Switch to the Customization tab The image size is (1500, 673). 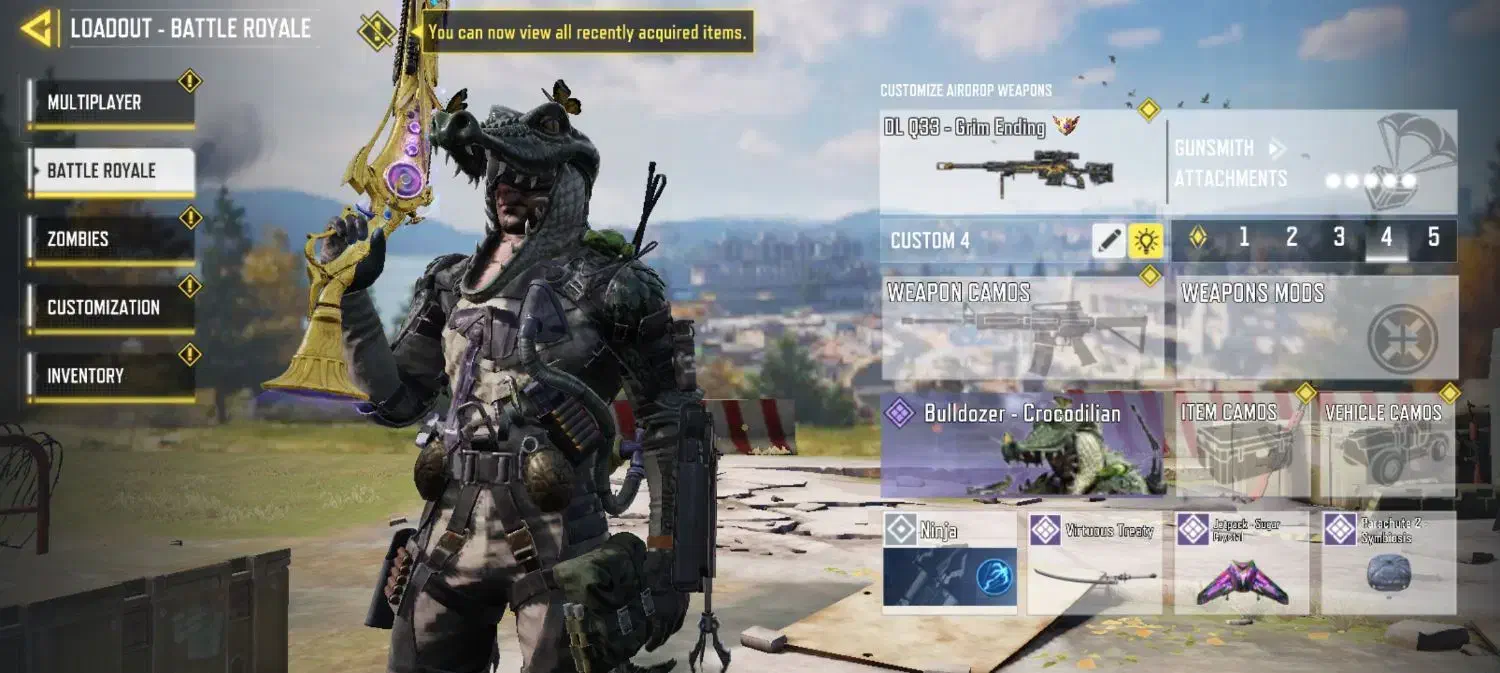tap(111, 308)
